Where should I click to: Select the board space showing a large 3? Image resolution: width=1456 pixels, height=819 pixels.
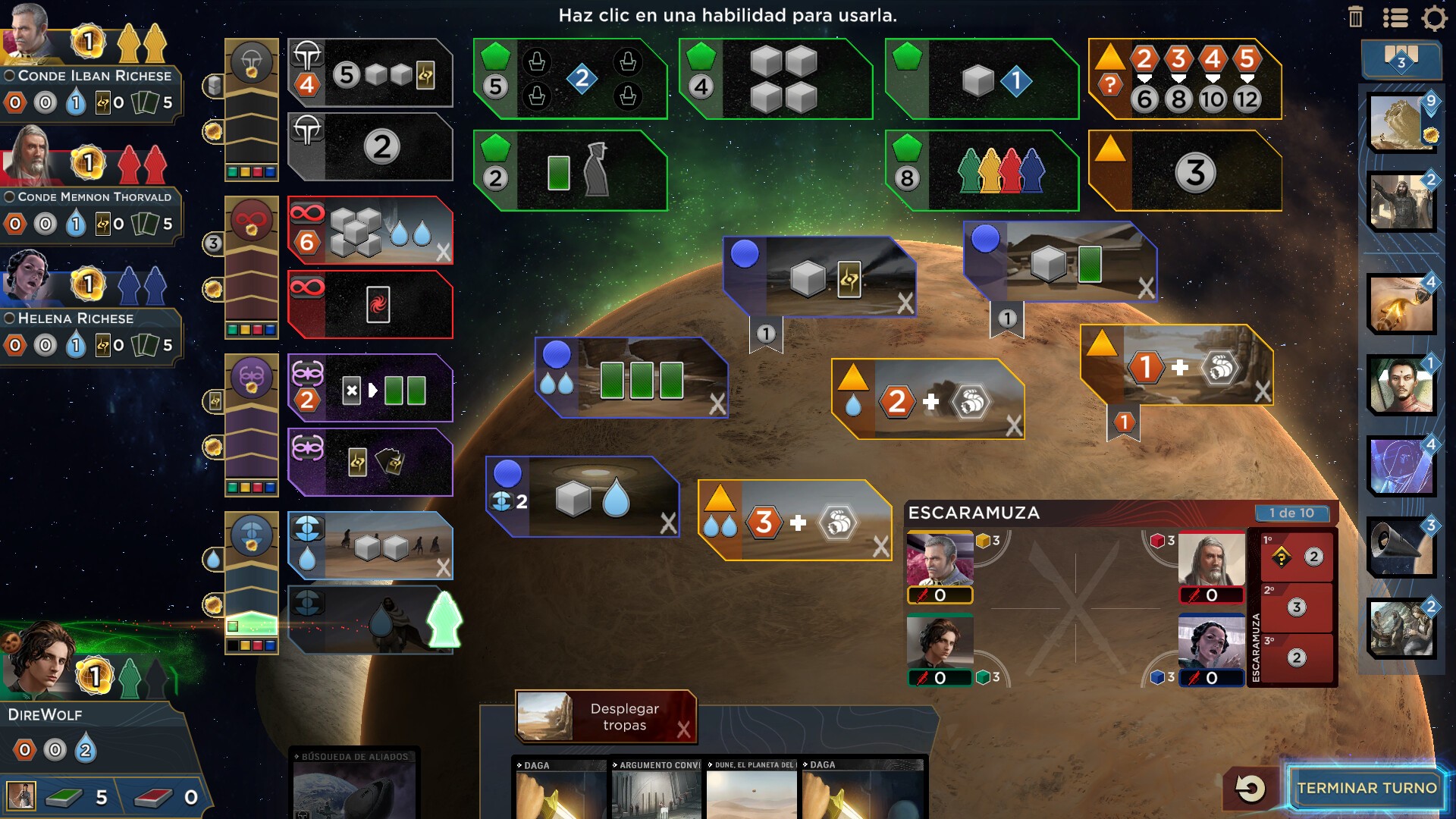pyautogui.click(x=1185, y=171)
